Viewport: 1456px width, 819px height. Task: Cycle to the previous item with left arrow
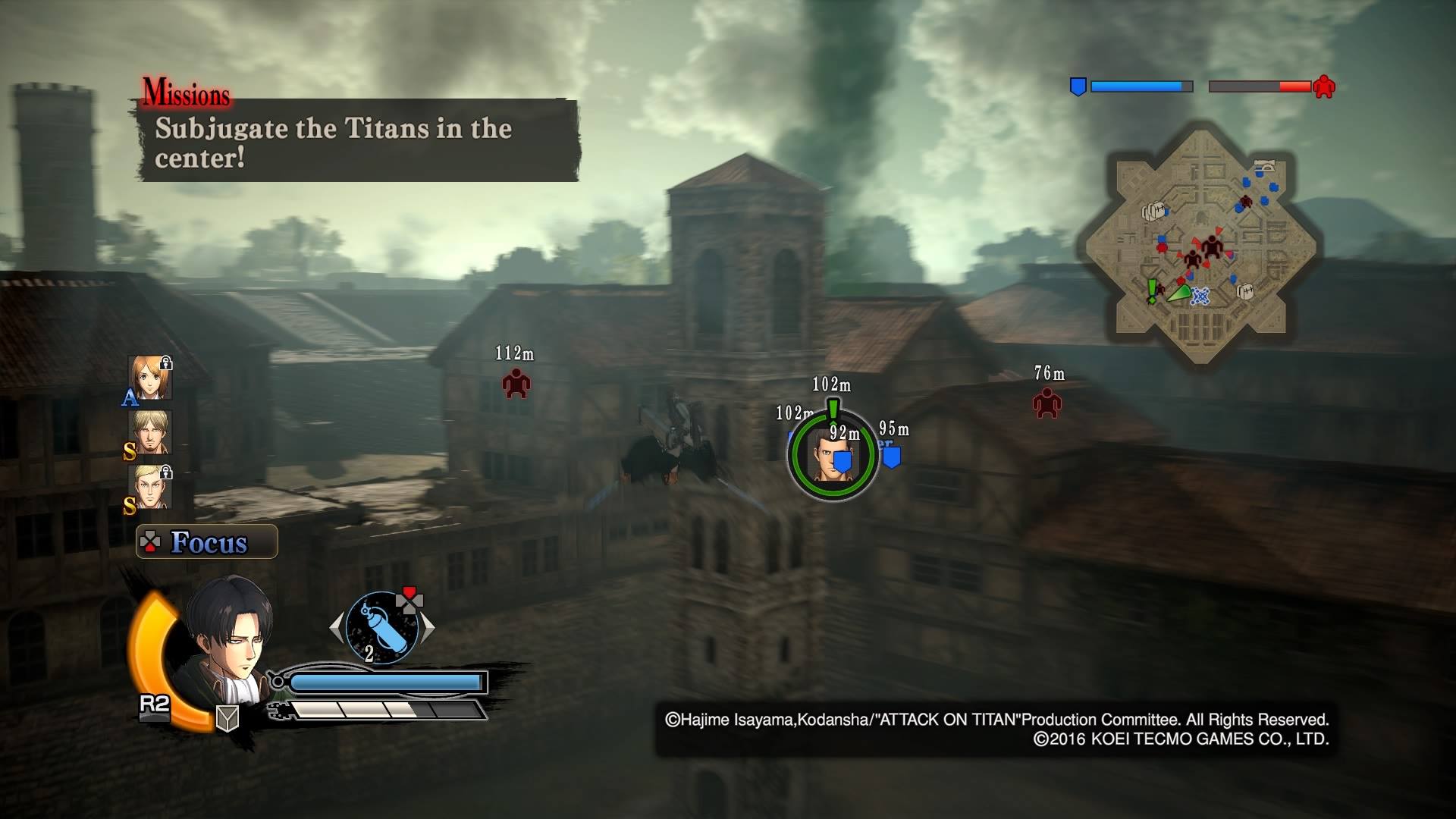tap(336, 628)
